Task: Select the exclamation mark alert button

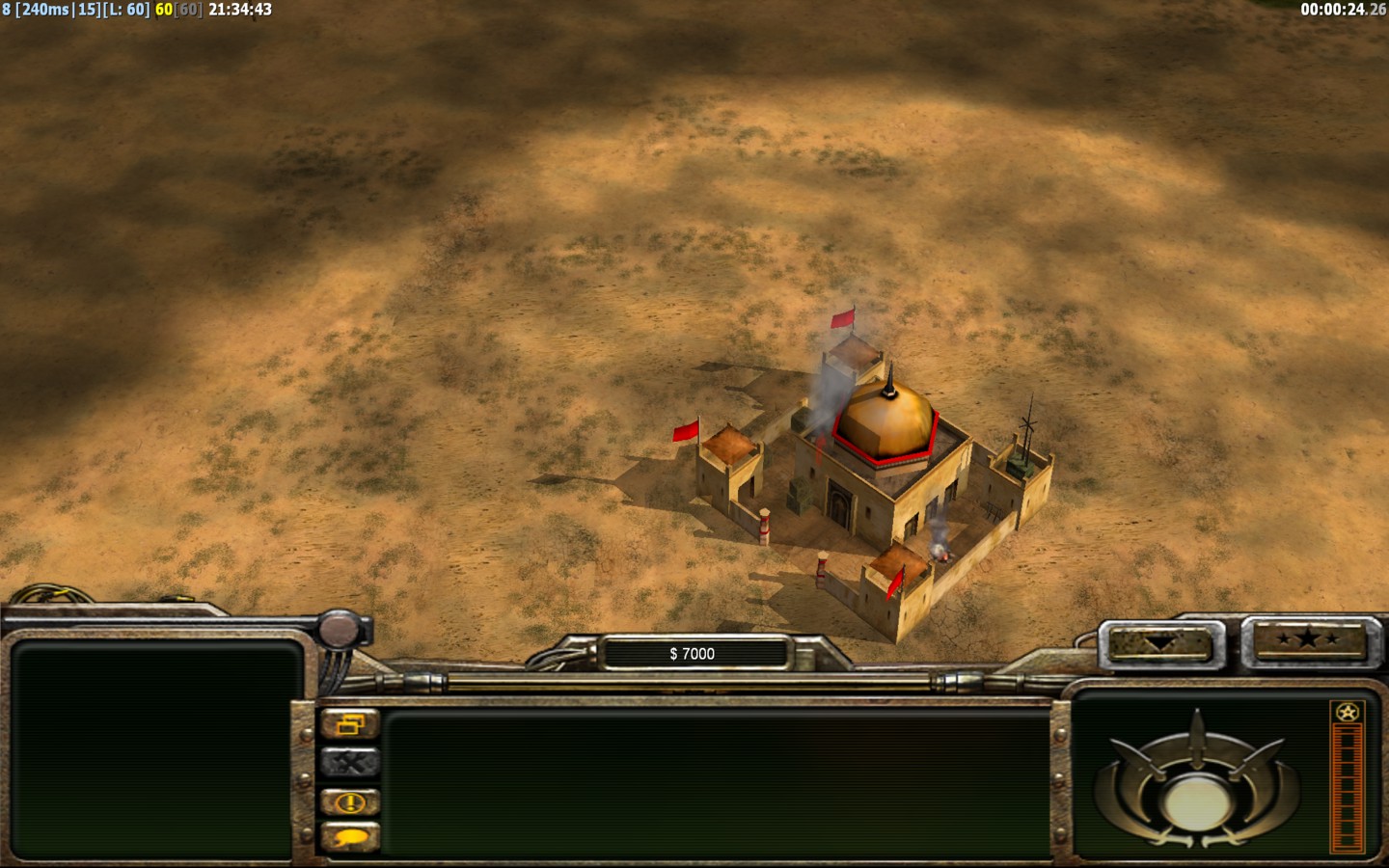Action: pyautogui.click(x=350, y=801)
